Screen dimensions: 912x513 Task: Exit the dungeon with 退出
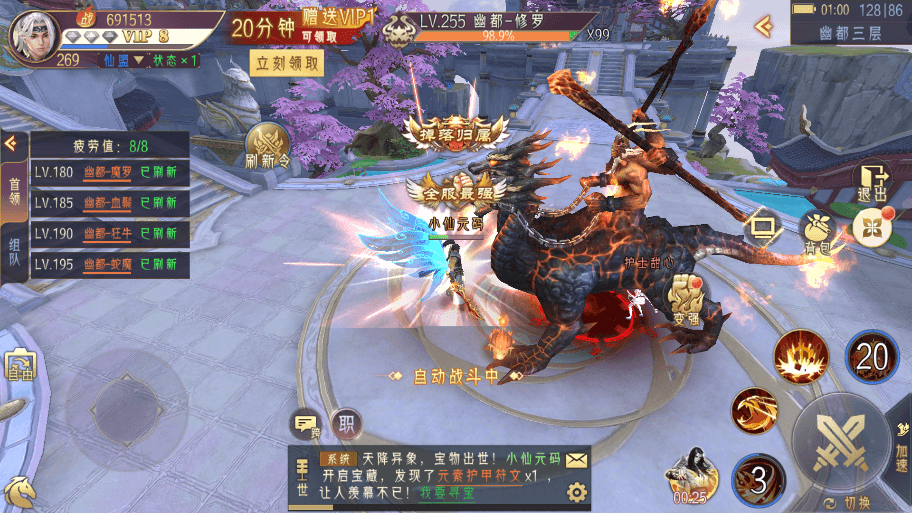871,182
